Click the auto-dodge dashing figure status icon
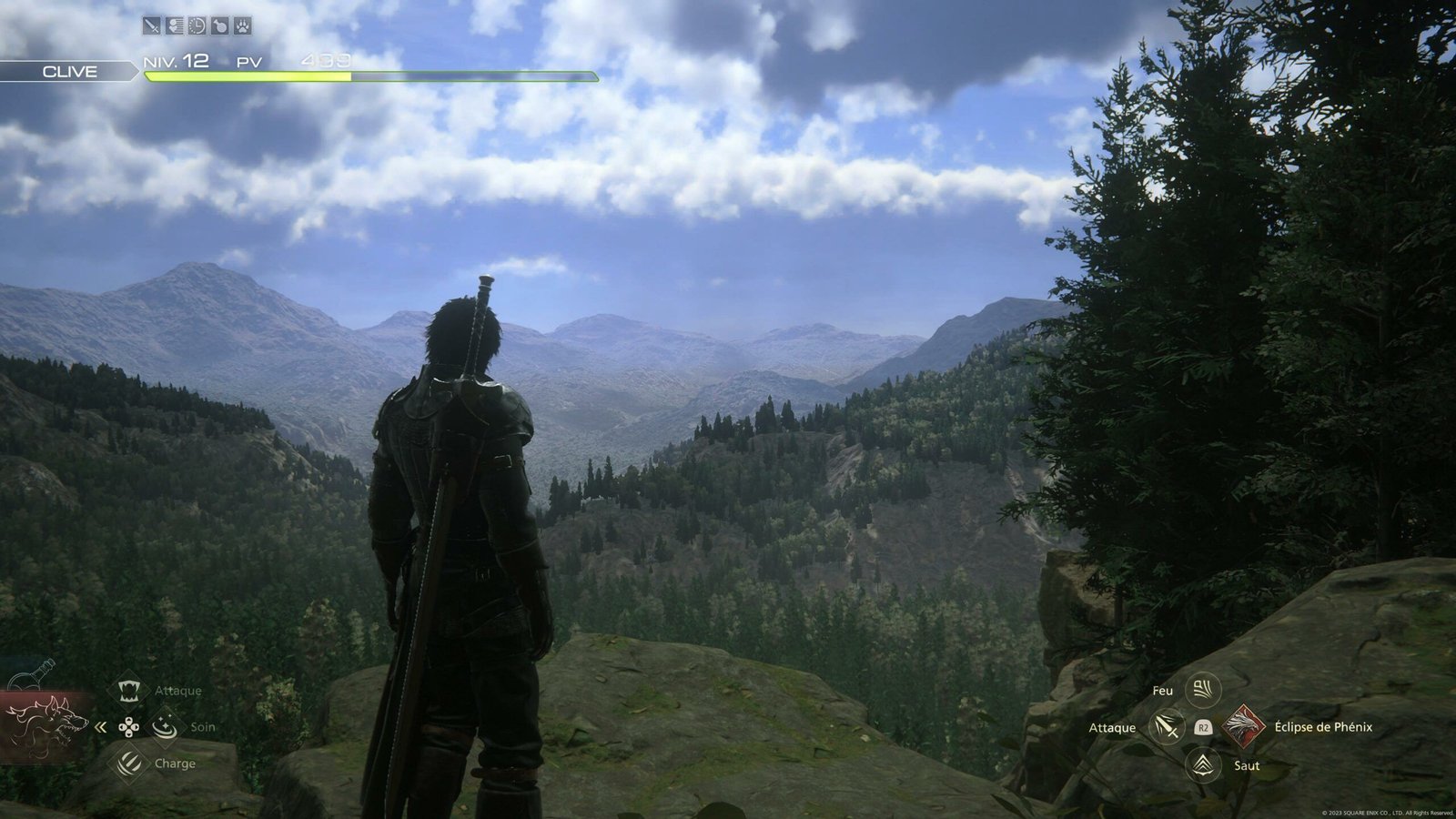 [174, 26]
